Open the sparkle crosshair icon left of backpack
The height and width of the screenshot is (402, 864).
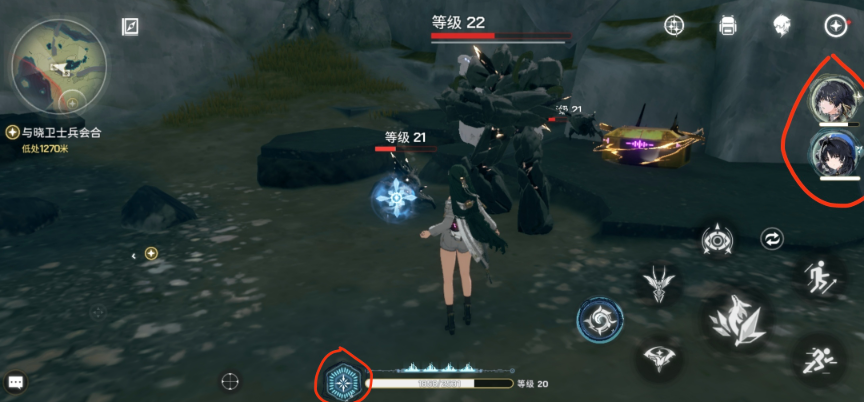[x=675, y=26]
